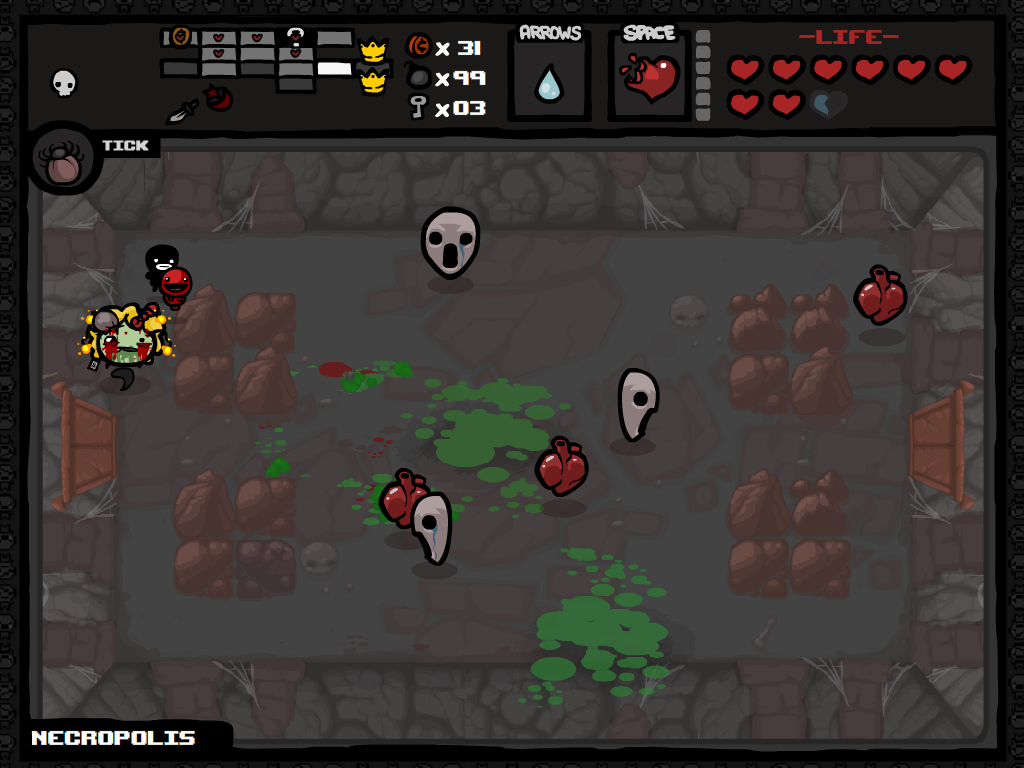Select the knife item icon
This screenshot has width=1024, height=768.
pos(182,110)
